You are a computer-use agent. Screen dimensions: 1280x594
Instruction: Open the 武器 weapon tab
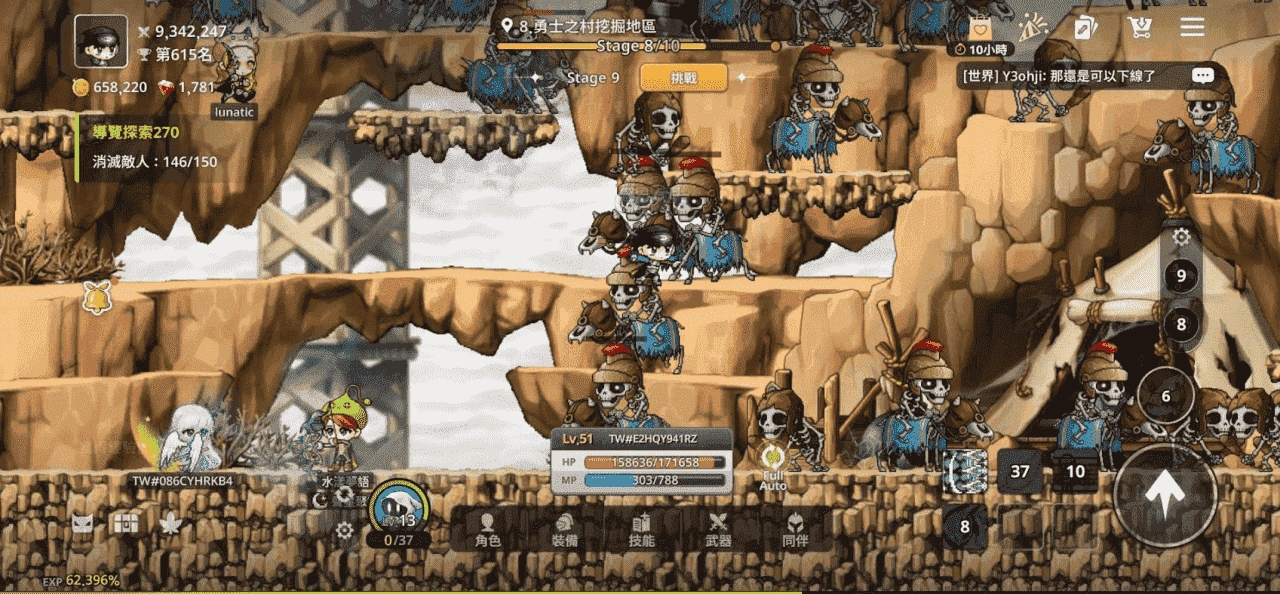coord(718,529)
